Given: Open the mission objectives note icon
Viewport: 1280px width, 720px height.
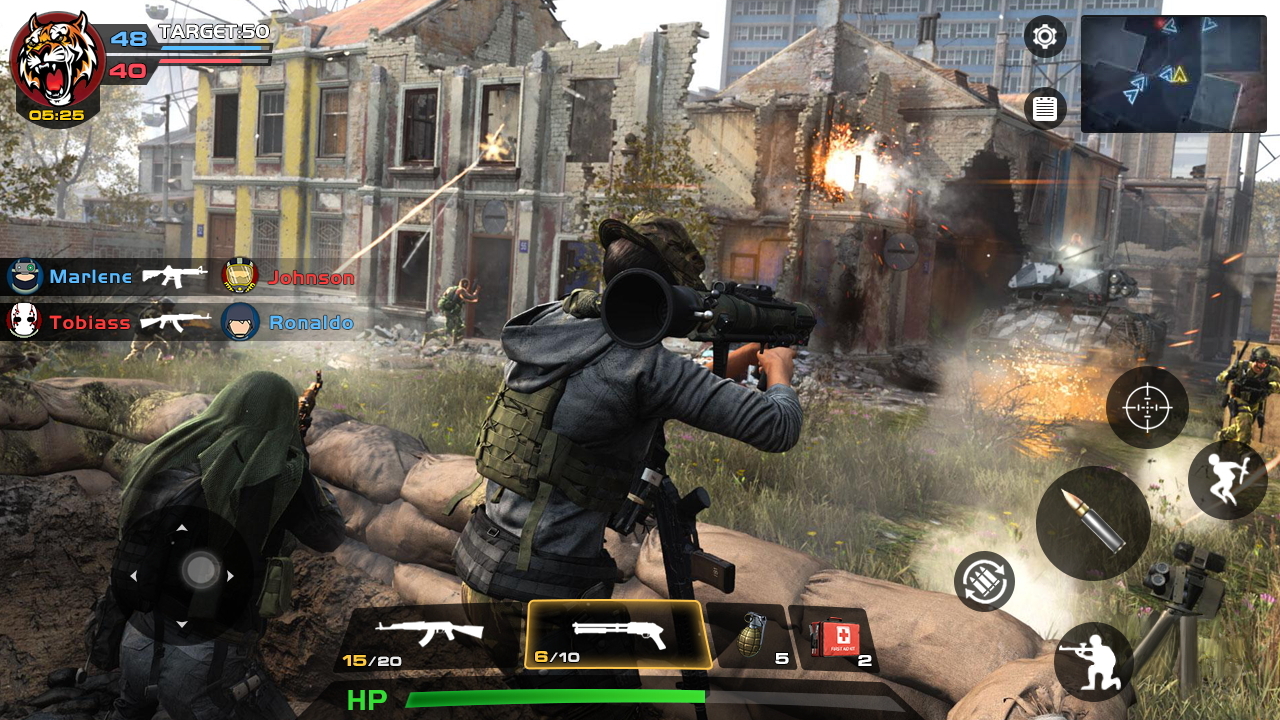Looking at the screenshot, I should coord(1043,106).
